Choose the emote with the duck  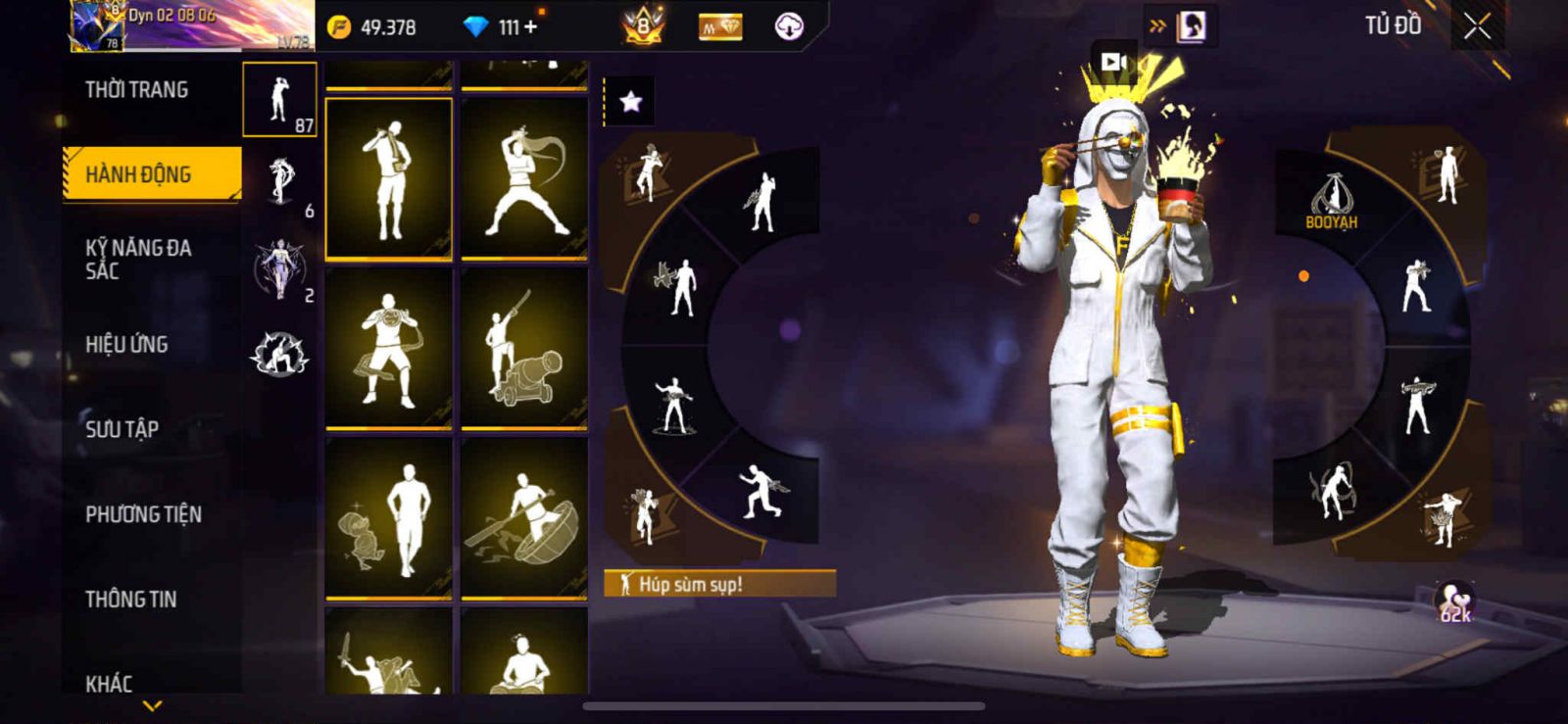[x=389, y=517]
